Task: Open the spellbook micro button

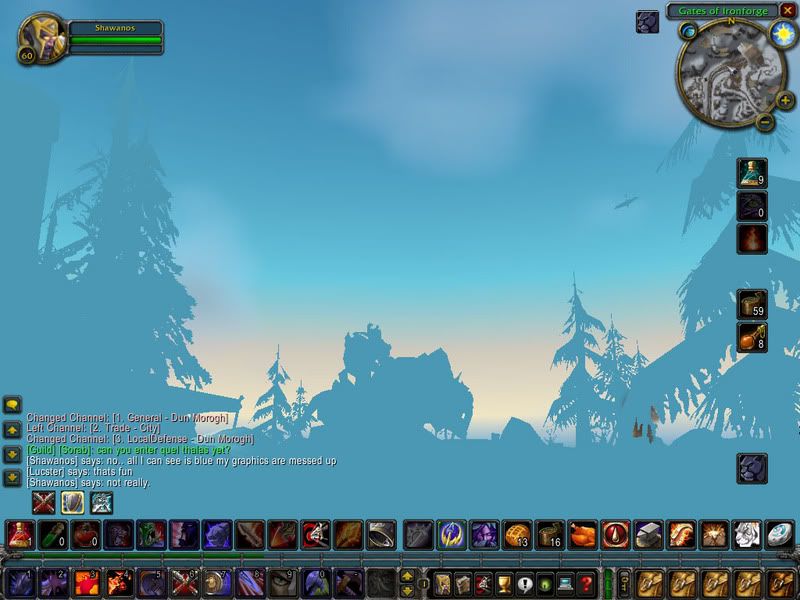Action: [461, 583]
